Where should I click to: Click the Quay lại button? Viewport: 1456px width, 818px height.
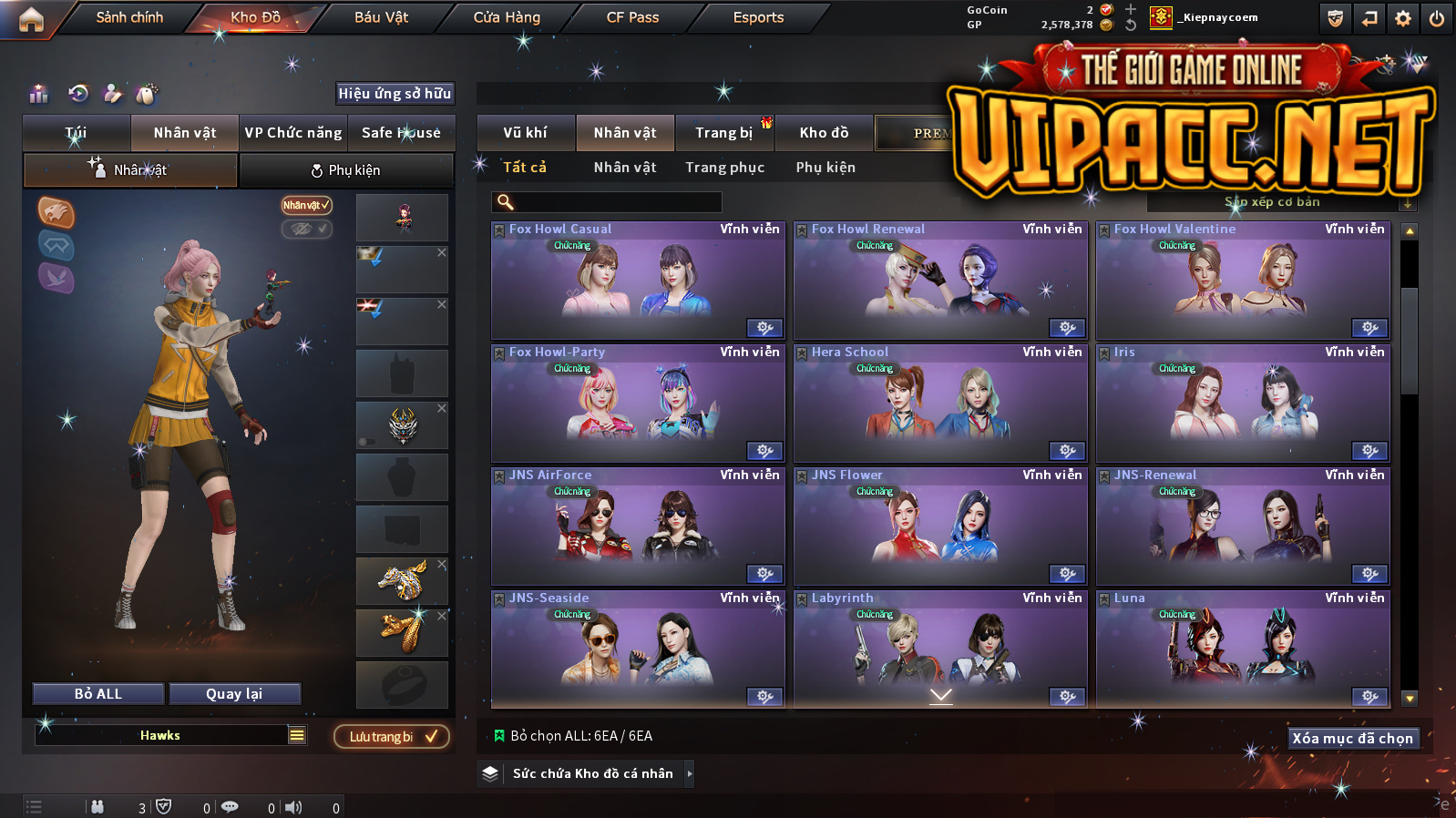234,694
